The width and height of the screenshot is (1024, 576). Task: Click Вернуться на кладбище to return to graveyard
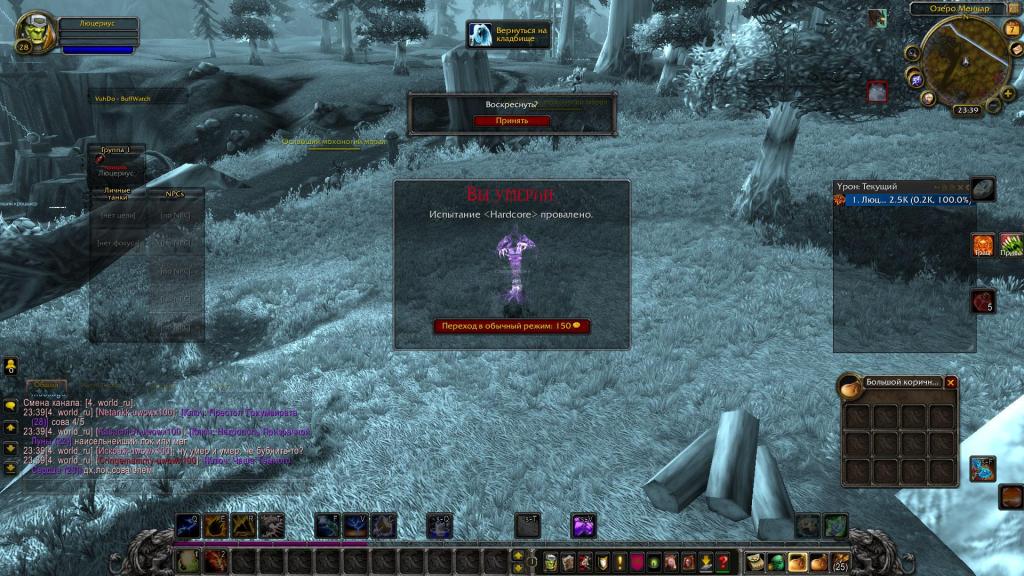509,35
